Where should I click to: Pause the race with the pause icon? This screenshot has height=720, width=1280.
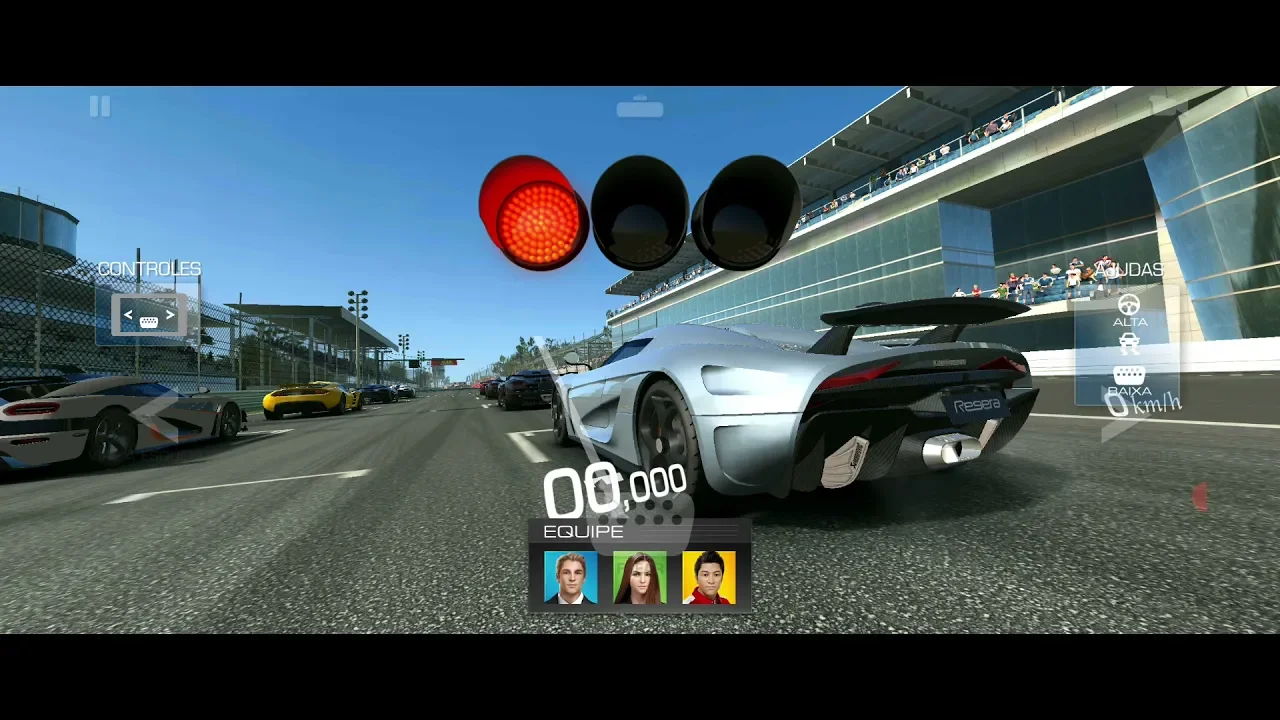[100, 106]
